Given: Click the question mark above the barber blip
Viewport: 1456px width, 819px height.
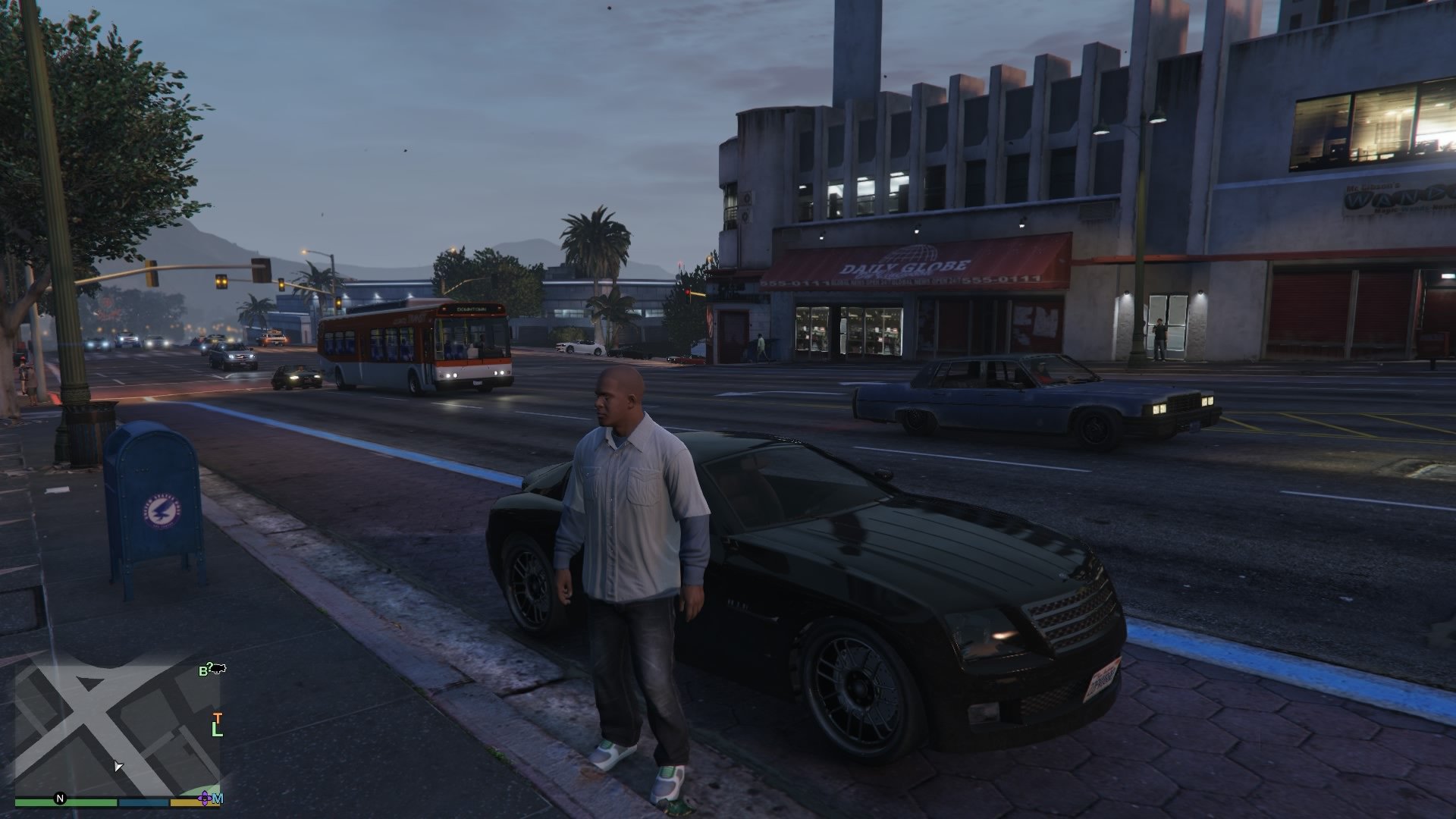Looking at the screenshot, I should [209, 664].
